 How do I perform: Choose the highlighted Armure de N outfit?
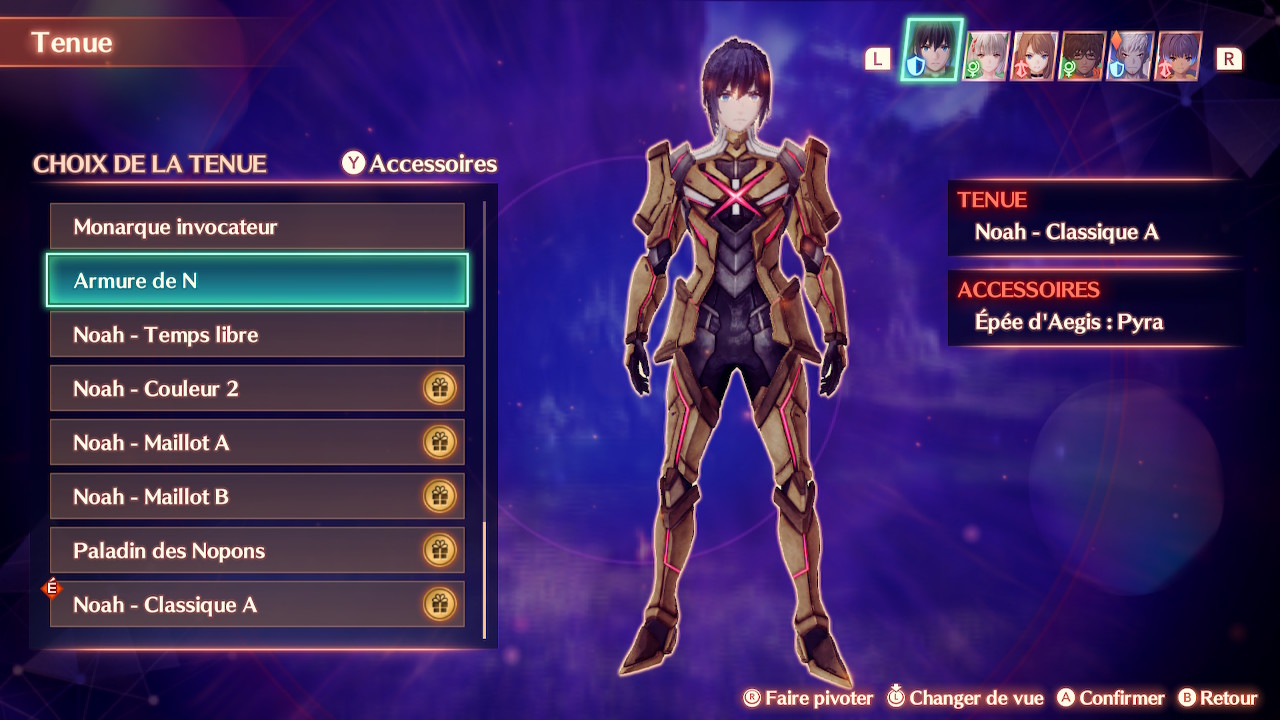(257, 281)
